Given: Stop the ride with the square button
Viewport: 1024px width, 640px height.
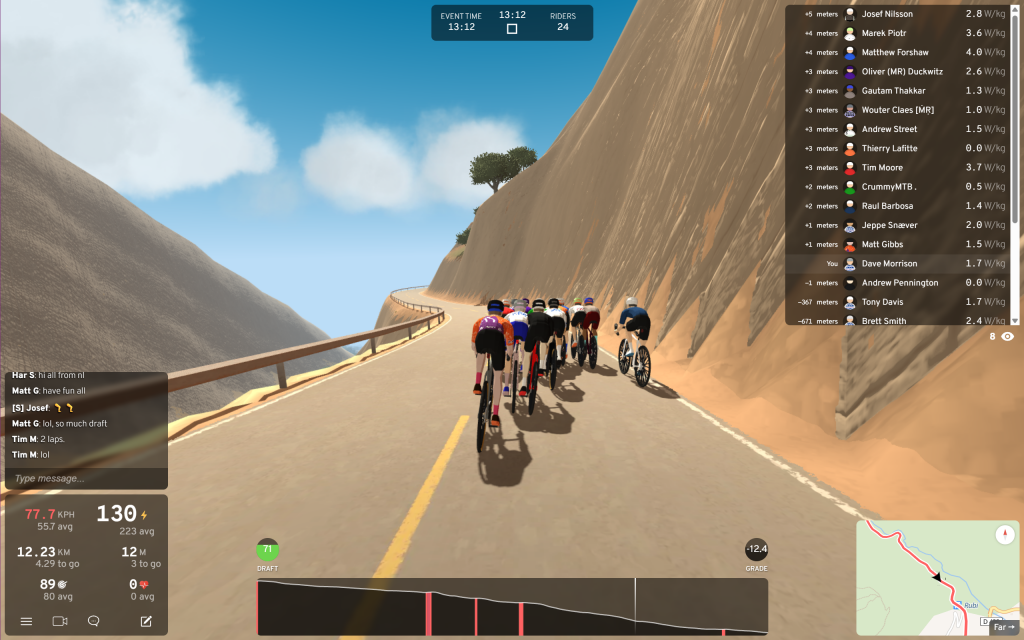Looking at the screenshot, I should pyautogui.click(x=512, y=29).
